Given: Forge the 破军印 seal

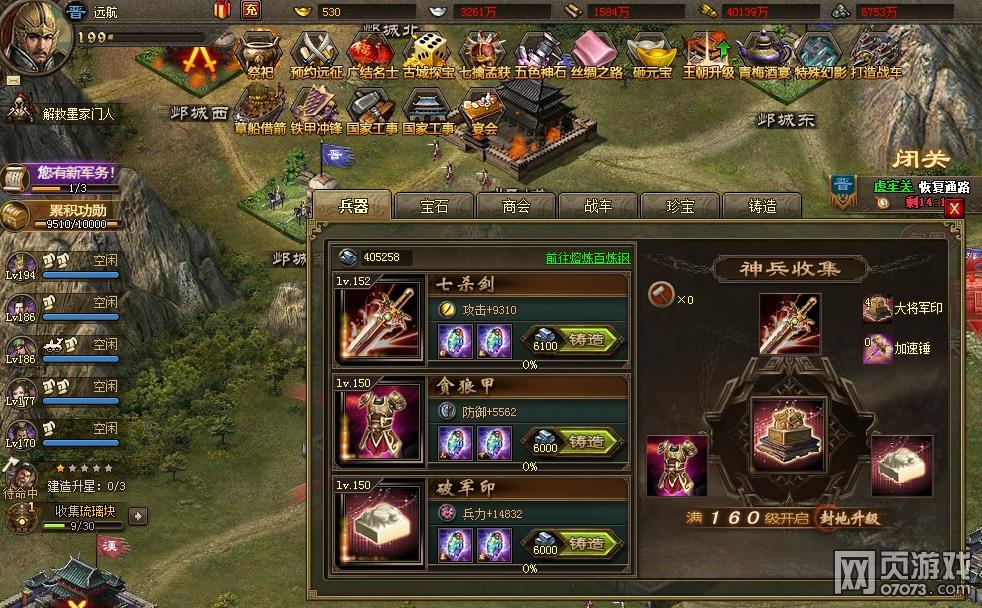Looking at the screenshot, I should [x=586, y=543].
